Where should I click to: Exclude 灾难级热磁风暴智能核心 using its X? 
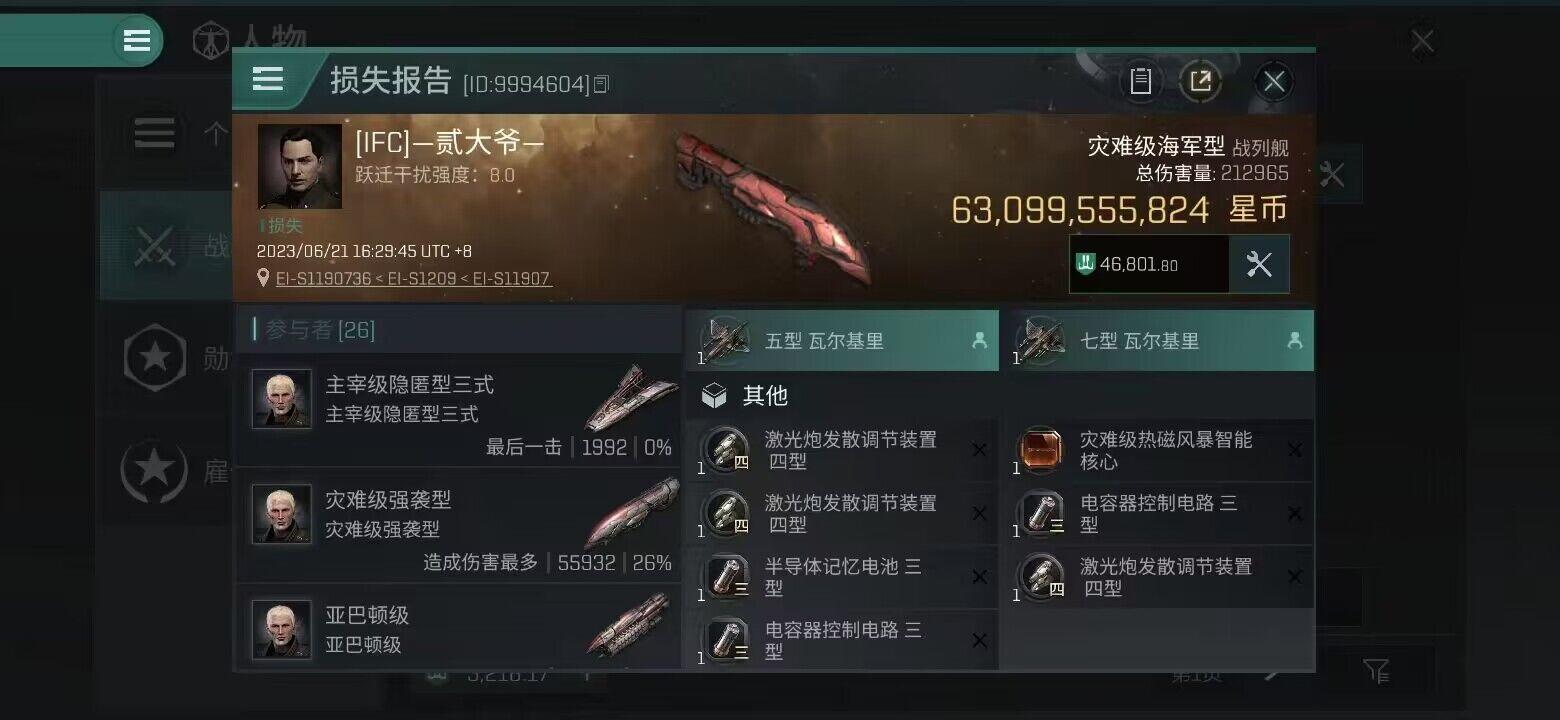[x=1296, y=450]
